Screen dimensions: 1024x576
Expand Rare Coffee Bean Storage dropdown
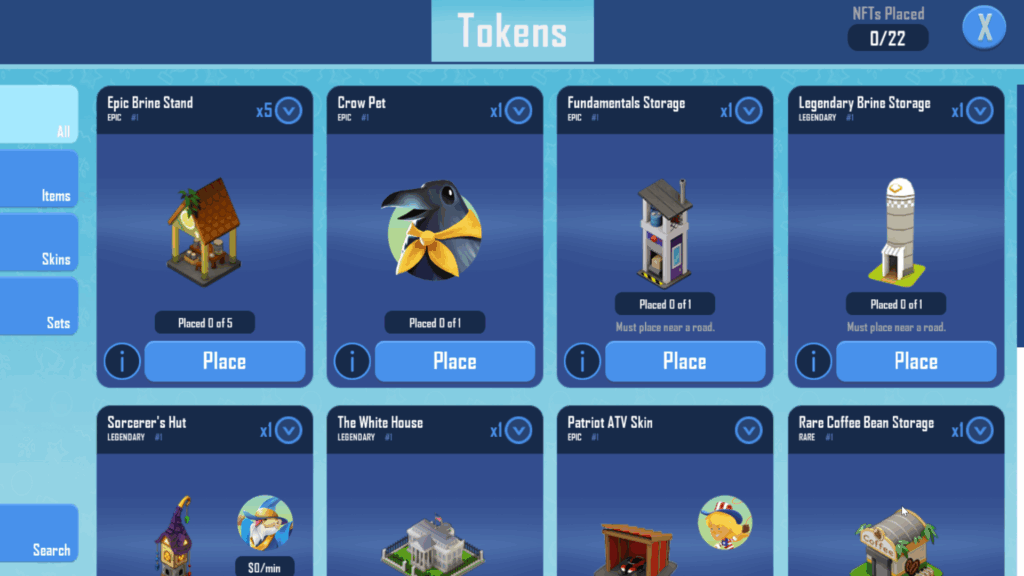coord(979,430)
